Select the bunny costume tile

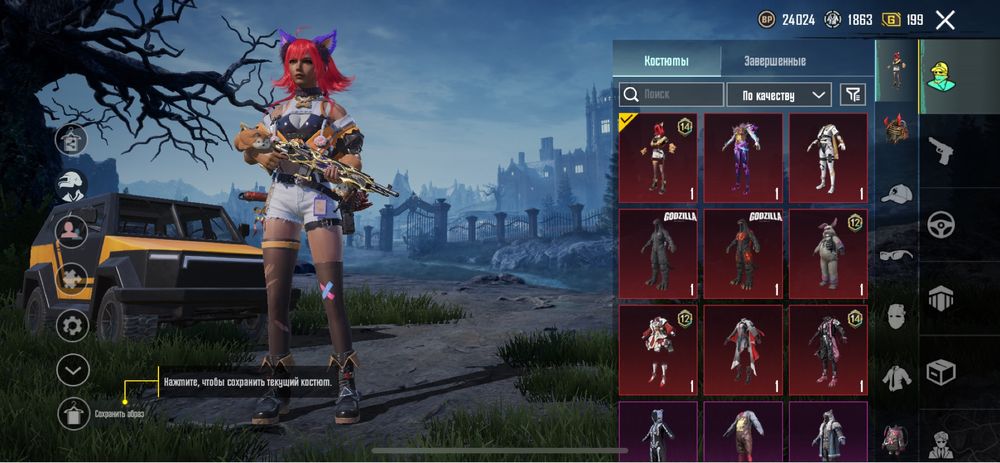pos(828,252)
